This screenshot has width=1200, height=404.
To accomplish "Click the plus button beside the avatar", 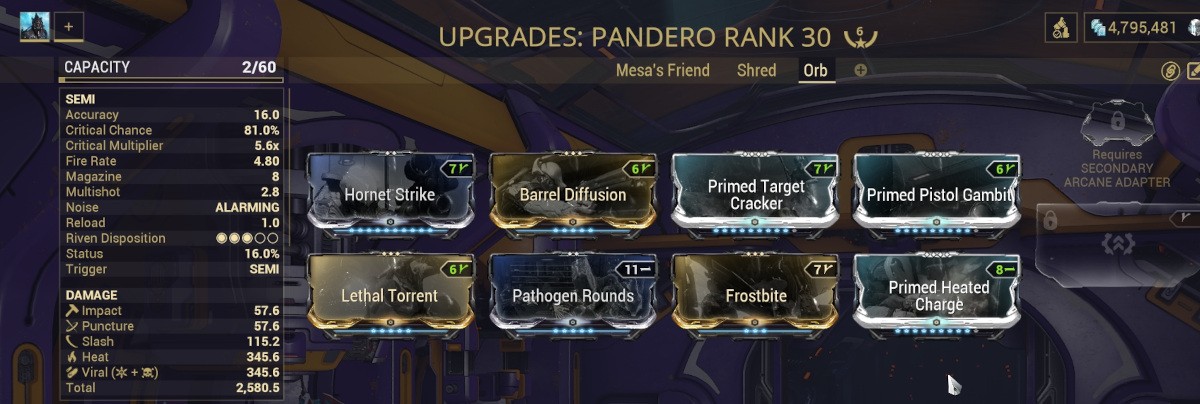I will (69, 26).
